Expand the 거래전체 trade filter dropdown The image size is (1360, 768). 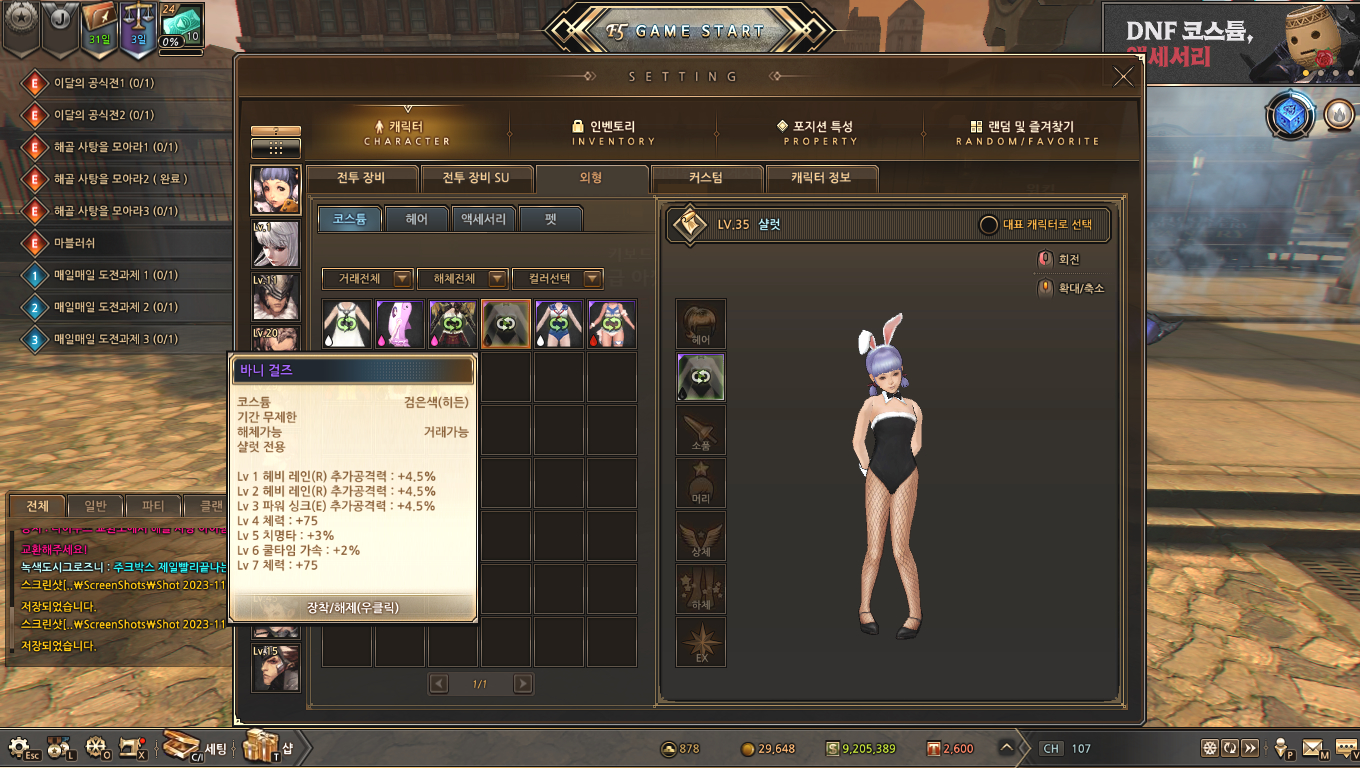click(x=367, y=279)
